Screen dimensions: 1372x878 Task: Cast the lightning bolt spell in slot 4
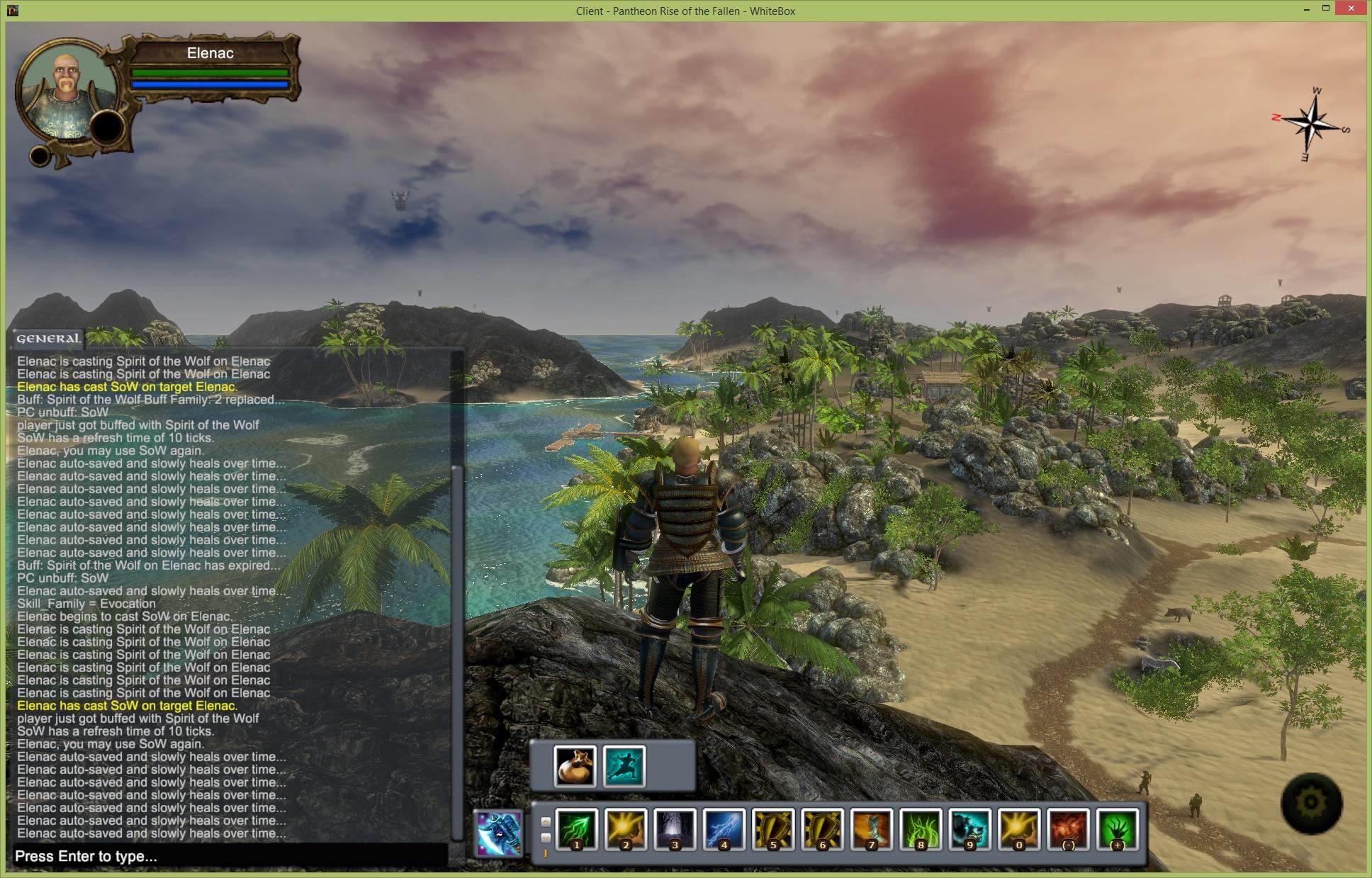[724, 829]
